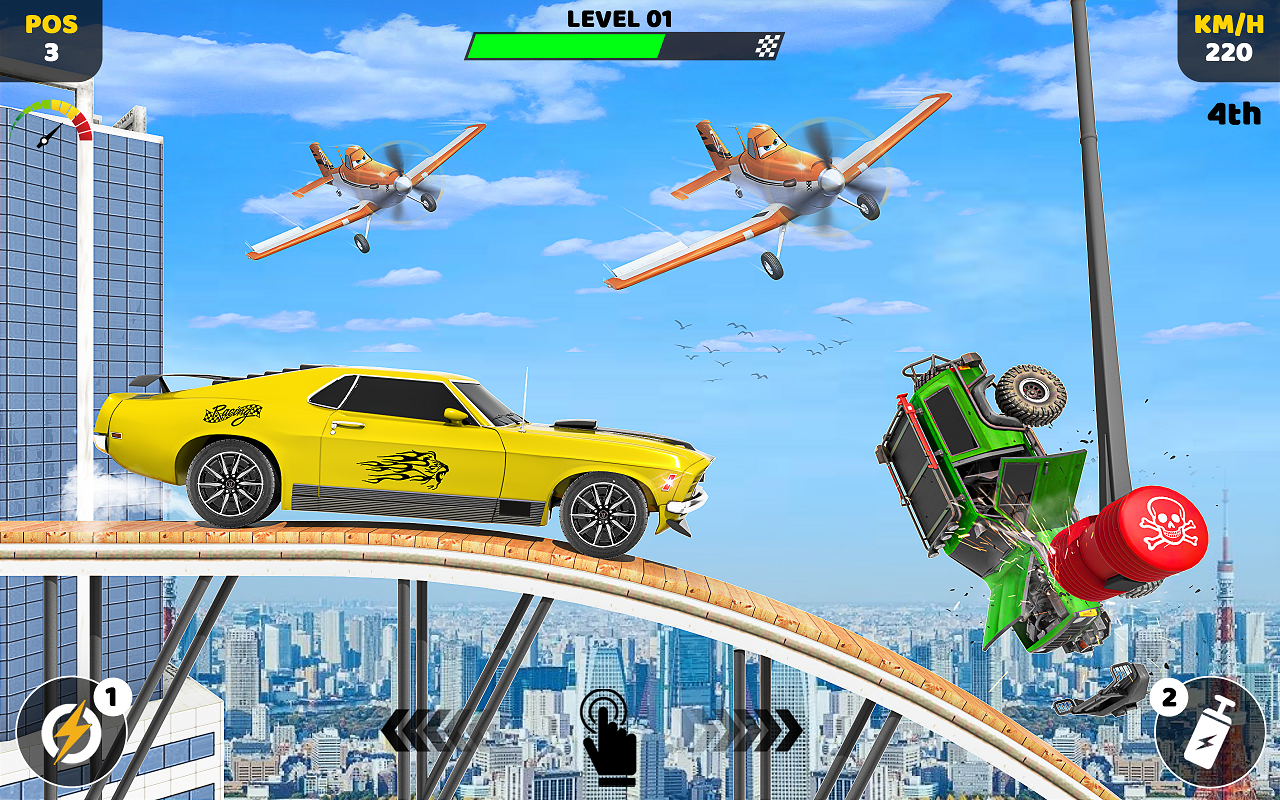
Task: Toggle the number 2 badge on nitro button
Action: [1167, 694]
